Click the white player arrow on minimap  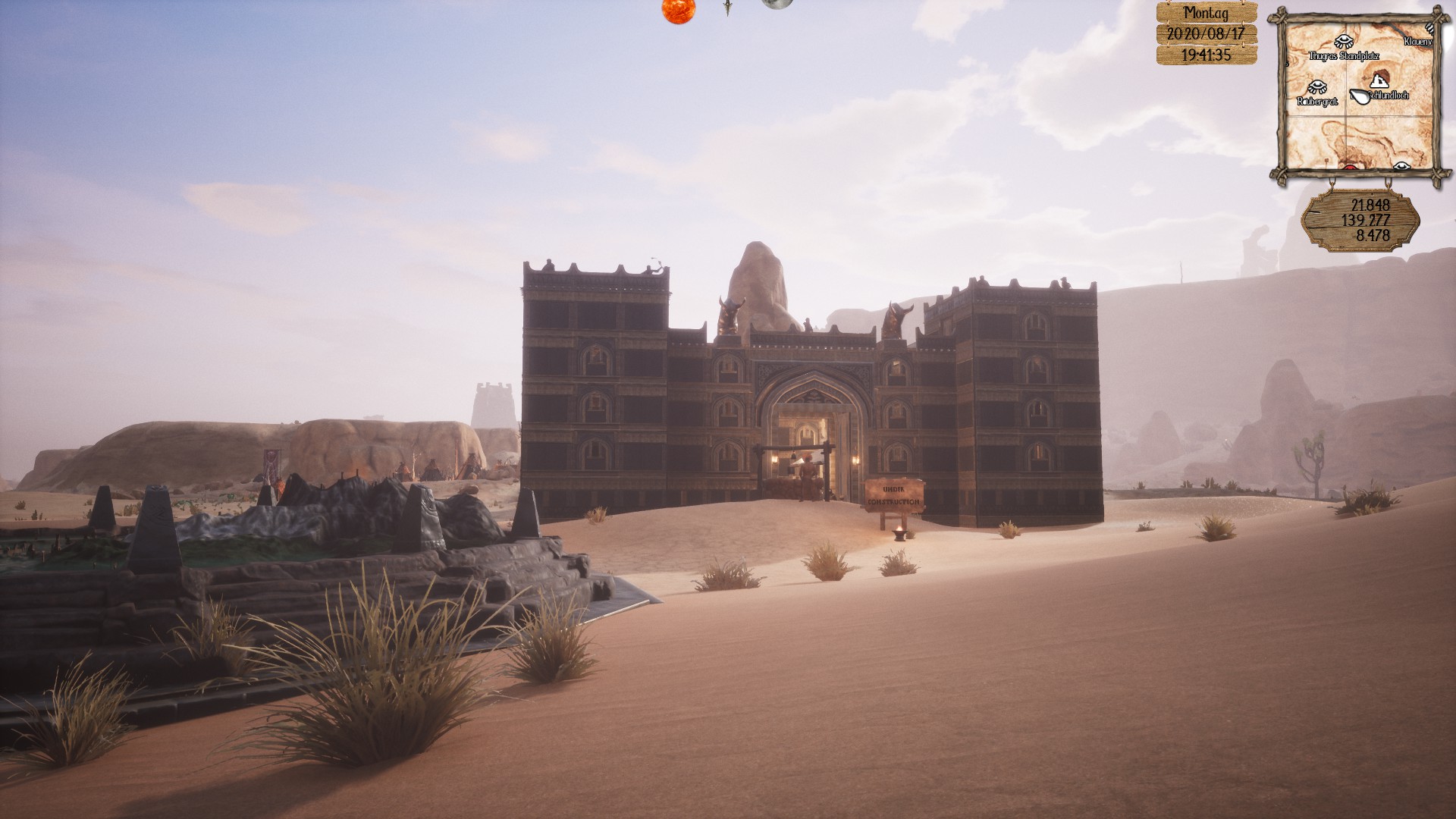1360,96
